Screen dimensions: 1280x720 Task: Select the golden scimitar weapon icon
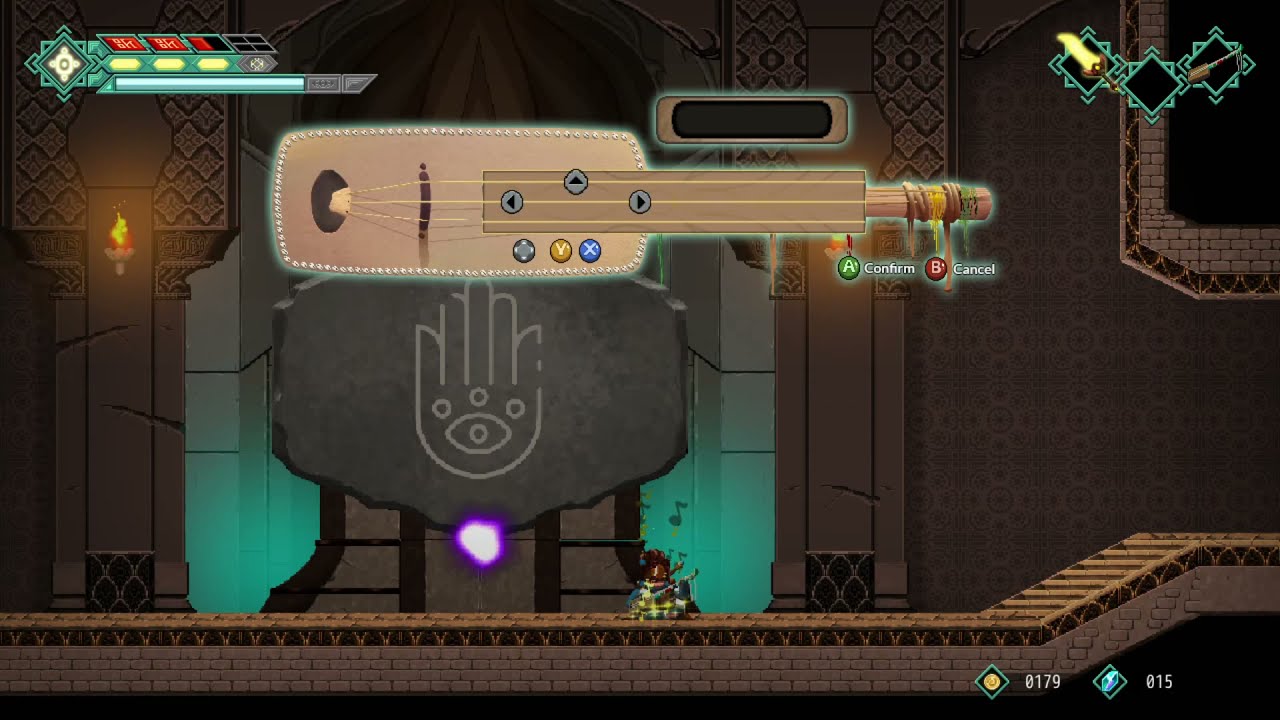pos(1084,60)
